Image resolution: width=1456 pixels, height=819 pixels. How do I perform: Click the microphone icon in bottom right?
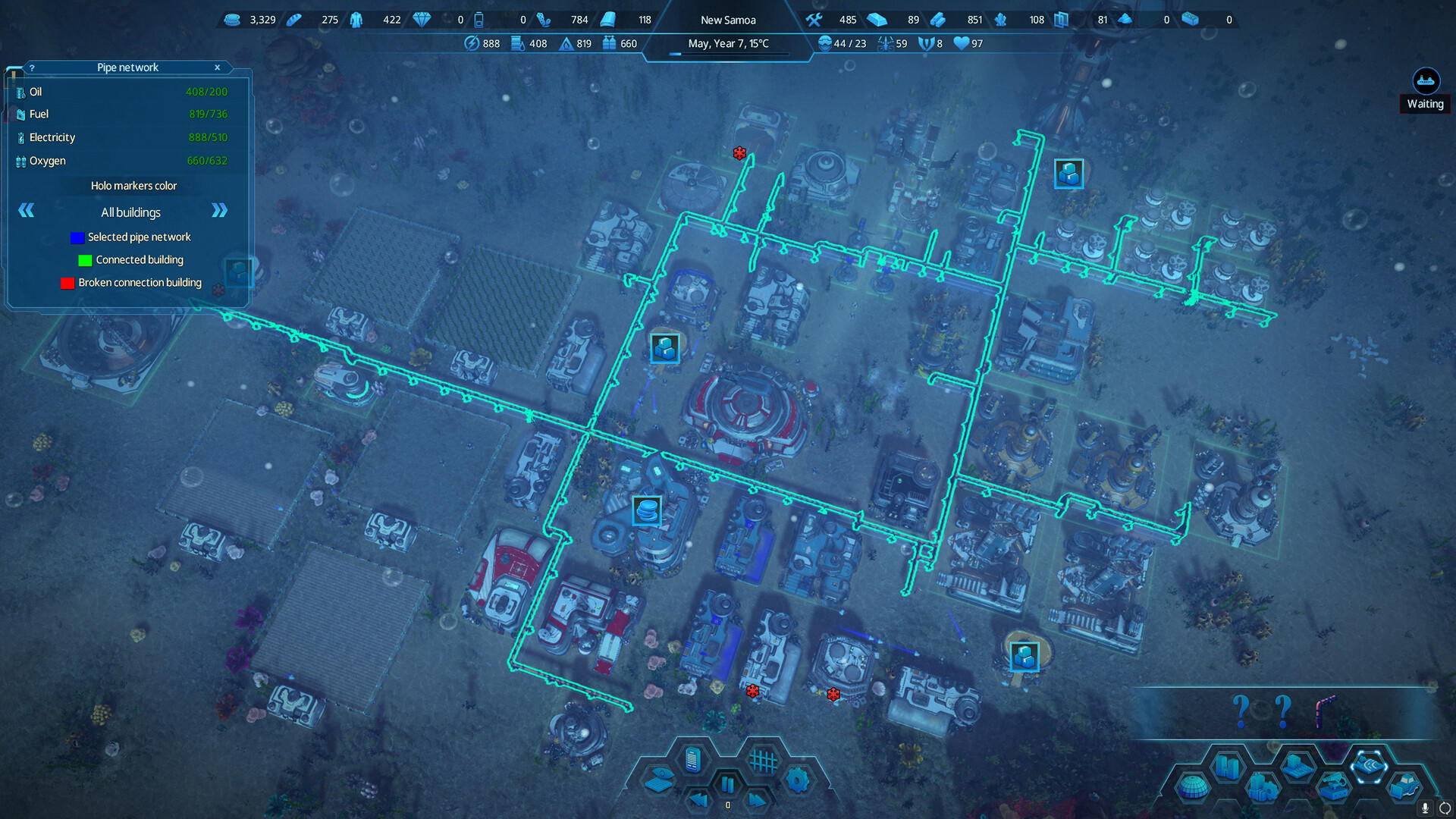pyautogui.click(x=1425, y=808)
